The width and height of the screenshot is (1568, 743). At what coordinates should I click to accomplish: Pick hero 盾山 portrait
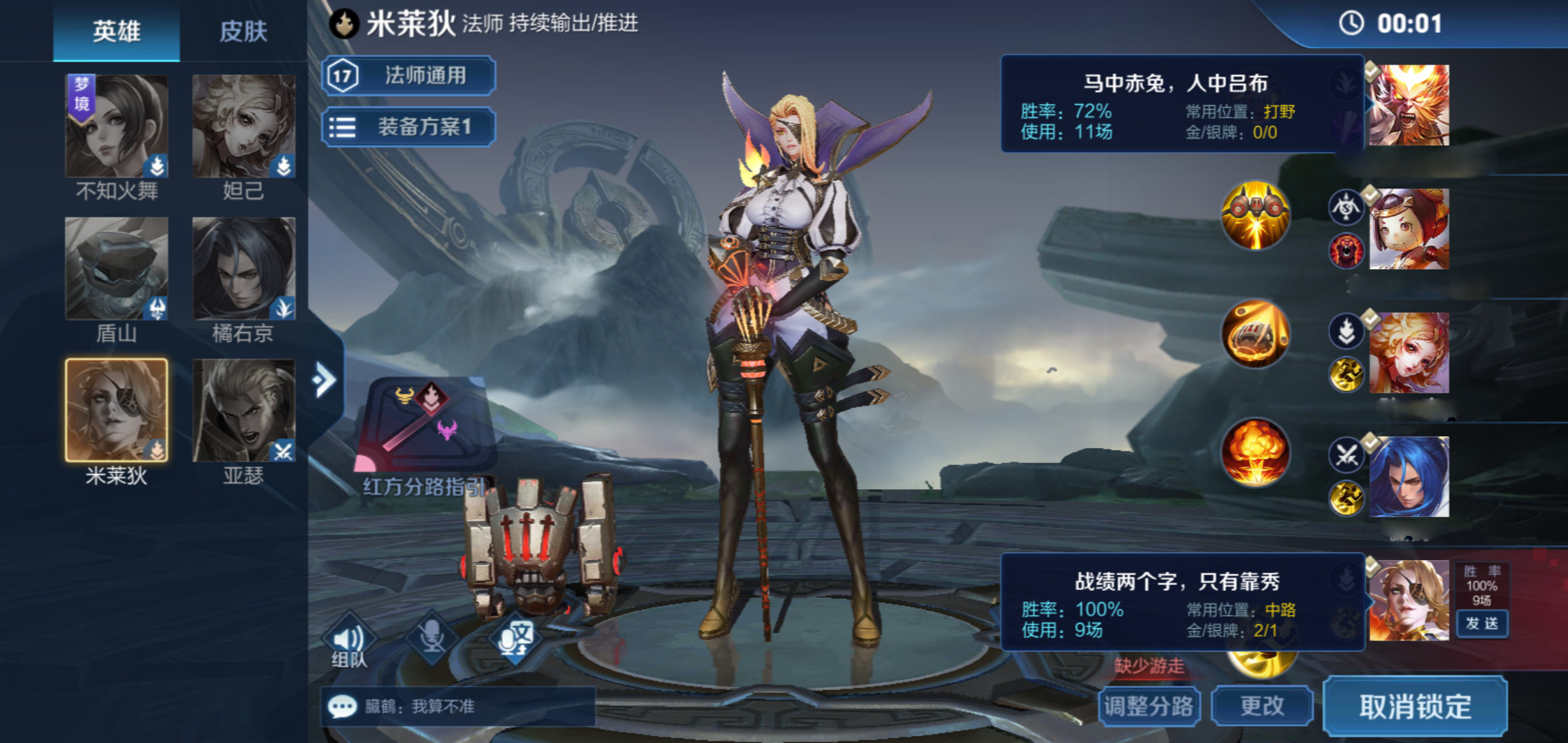point(116,268)
